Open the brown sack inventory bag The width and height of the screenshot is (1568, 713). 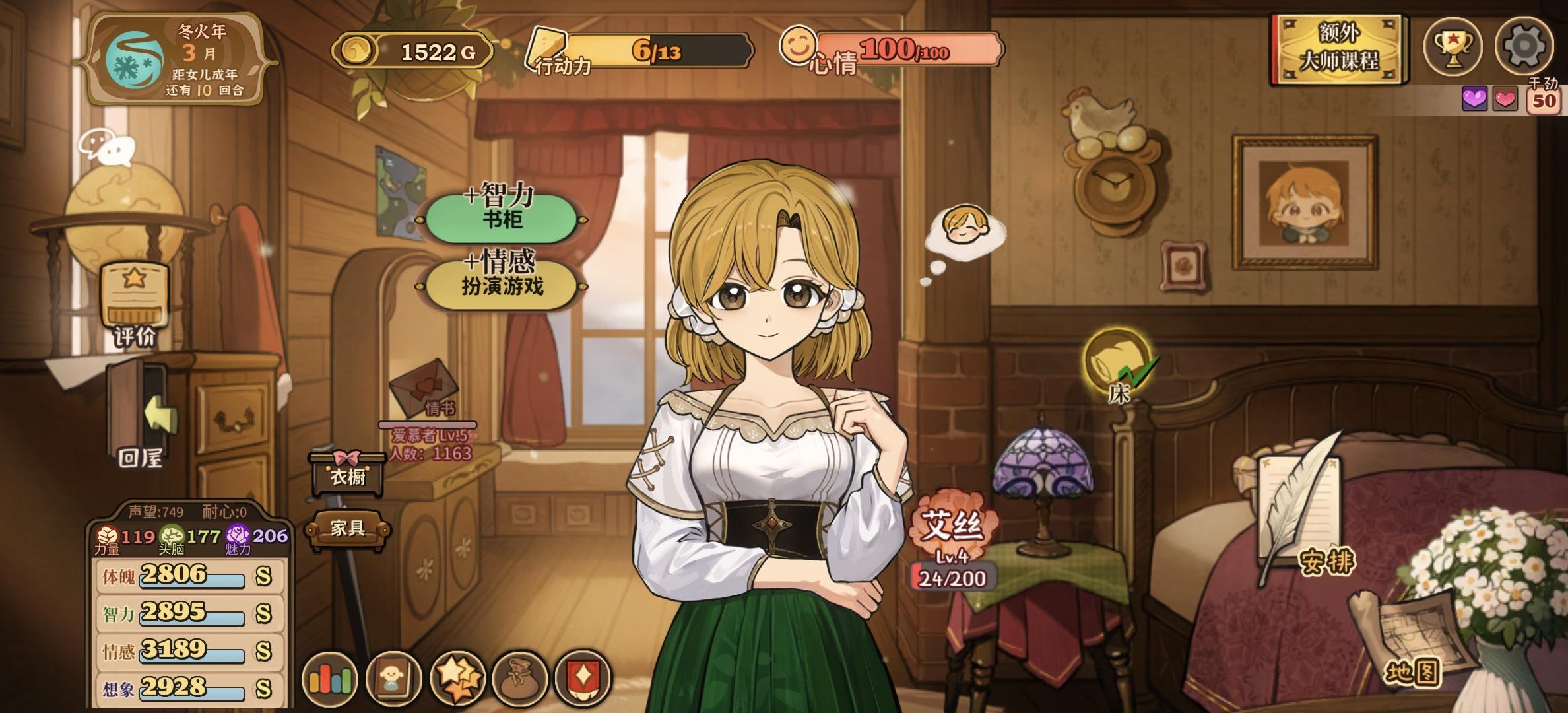pos(520,679)
